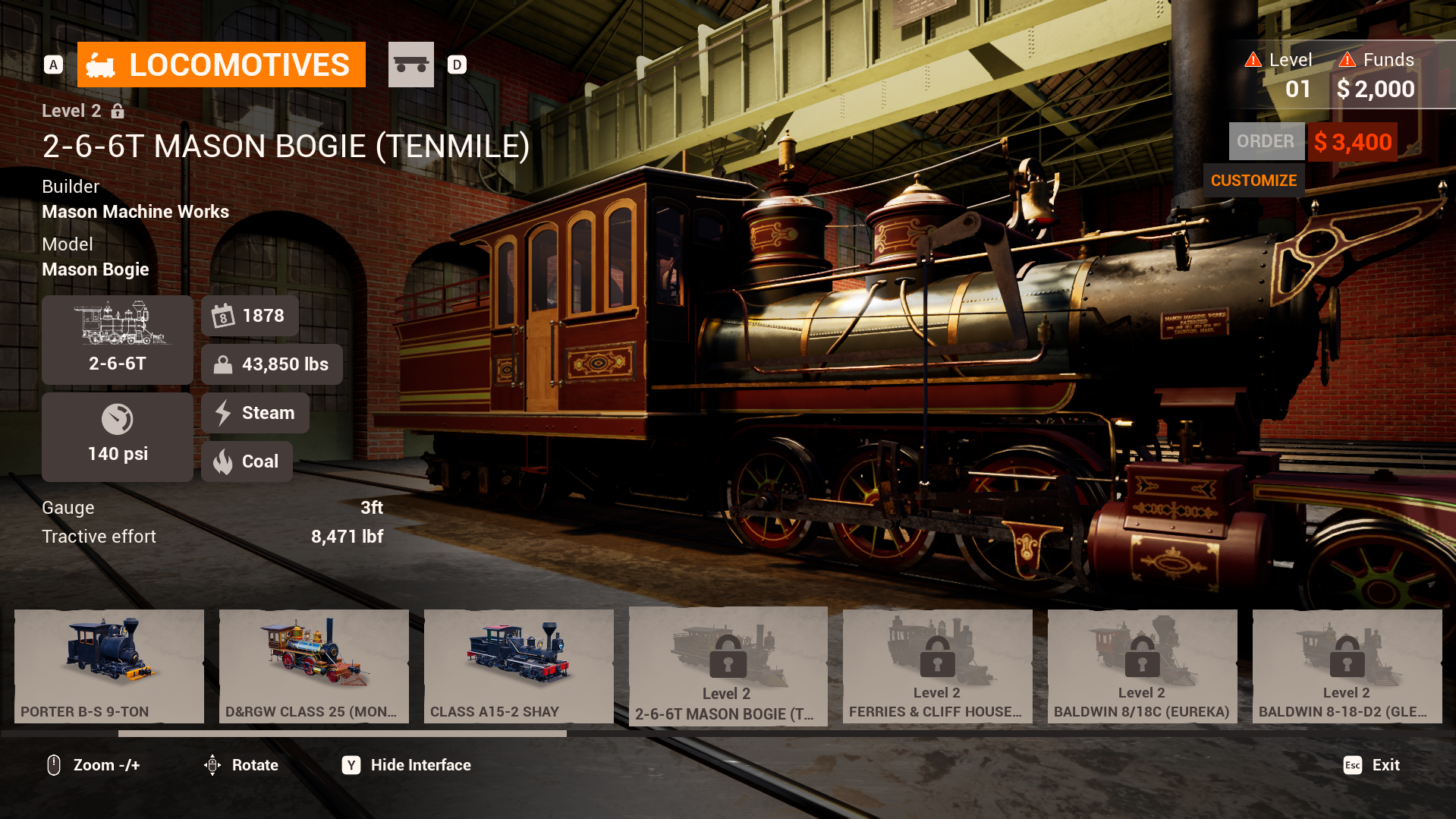The height and width of the screenshot is (819, 1456).
Task: Select the locked Baldwin 8-18-D2 tile
Action: pyautogui.click(x=1347, y=666)
